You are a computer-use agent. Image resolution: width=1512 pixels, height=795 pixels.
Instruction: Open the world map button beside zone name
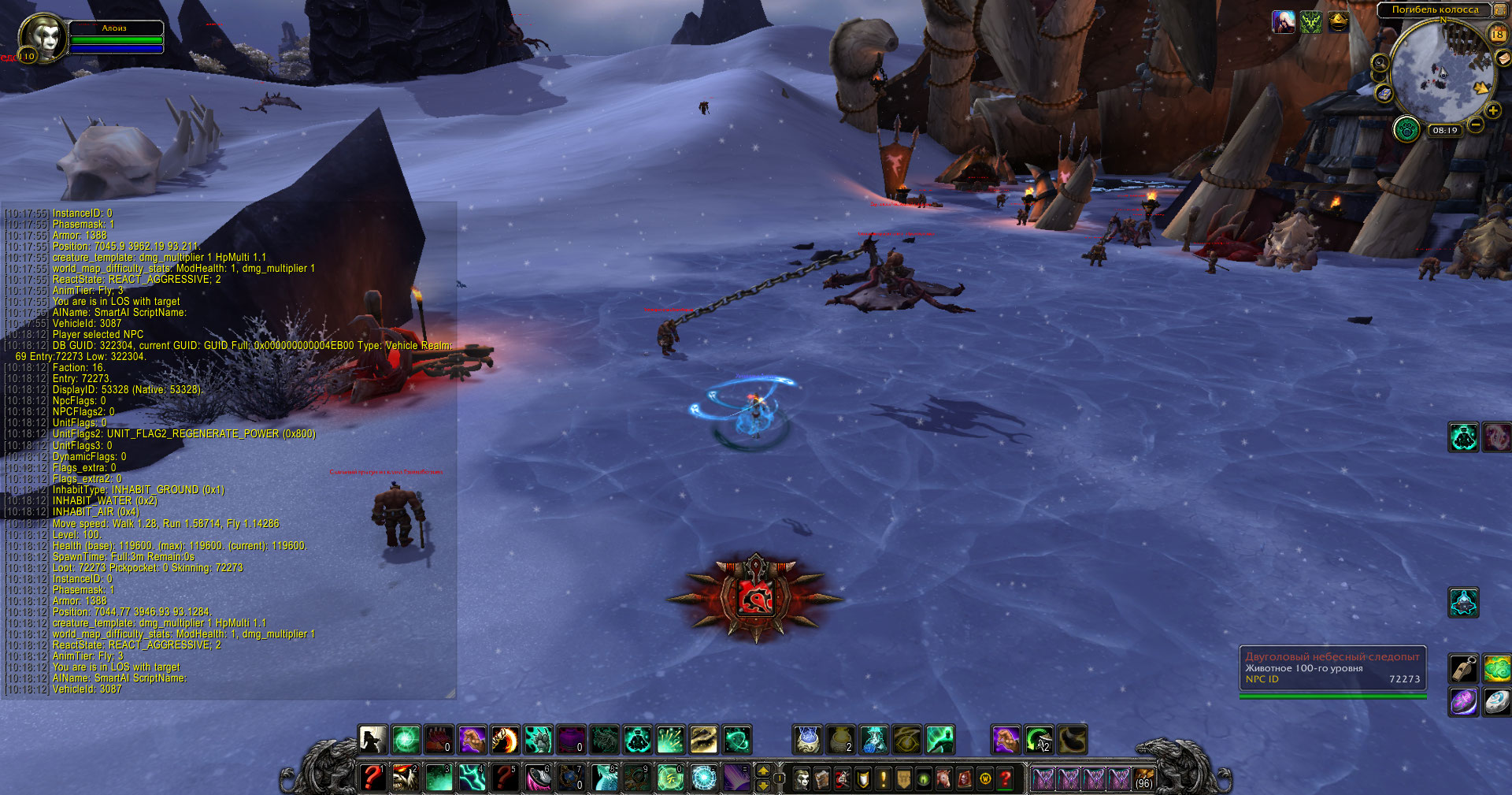pyautogui.click(x=1500, y=10)
